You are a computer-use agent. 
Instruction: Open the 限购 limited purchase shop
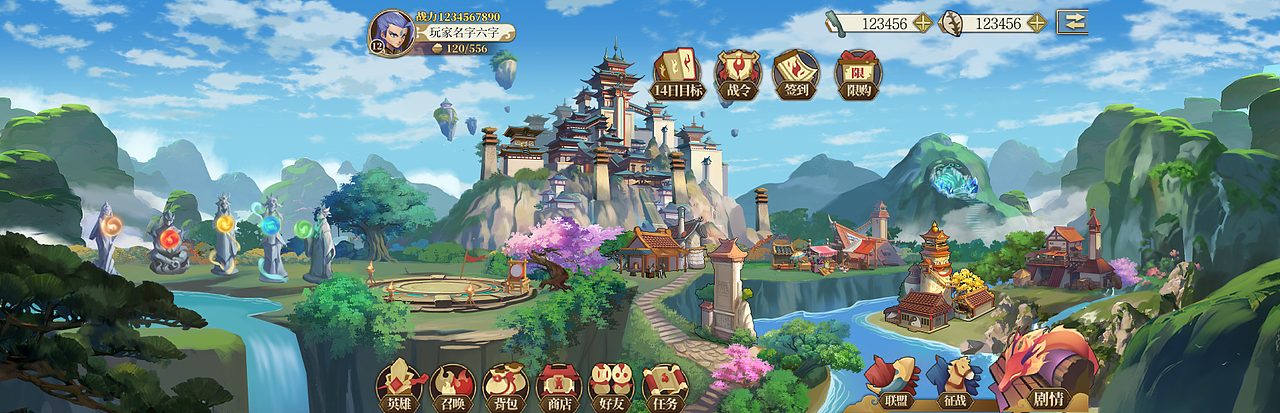click(x=858, y=74)
